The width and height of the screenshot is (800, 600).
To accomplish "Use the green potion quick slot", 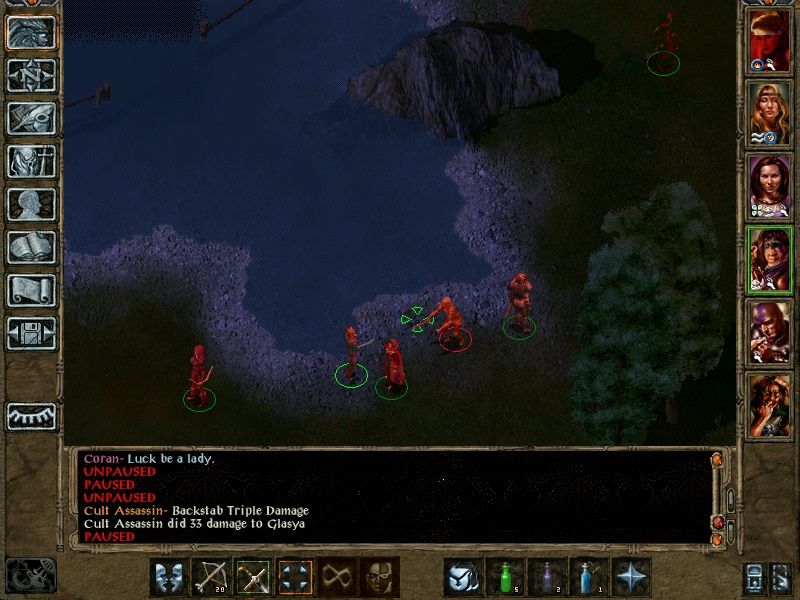I will [x=505, y=577].
